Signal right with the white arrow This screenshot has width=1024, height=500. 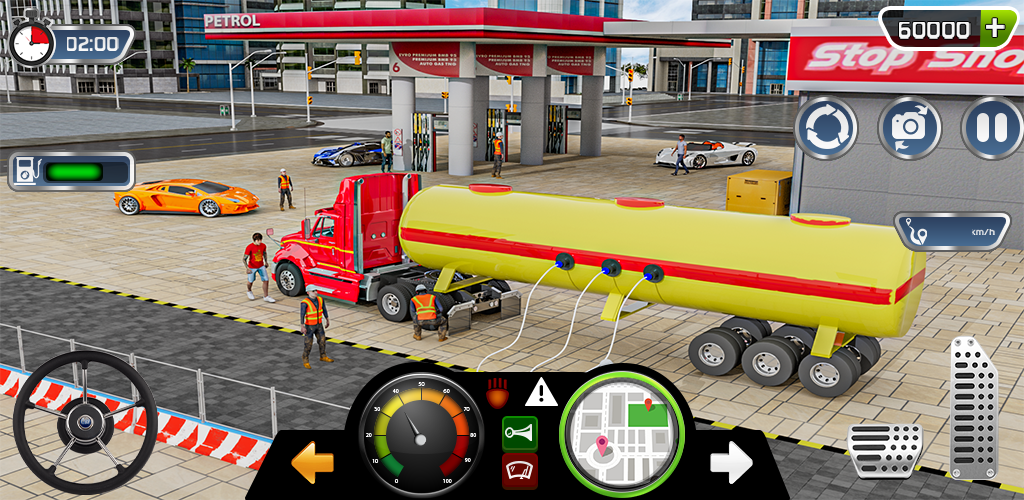pyautogui.click(x=731, y=460)
